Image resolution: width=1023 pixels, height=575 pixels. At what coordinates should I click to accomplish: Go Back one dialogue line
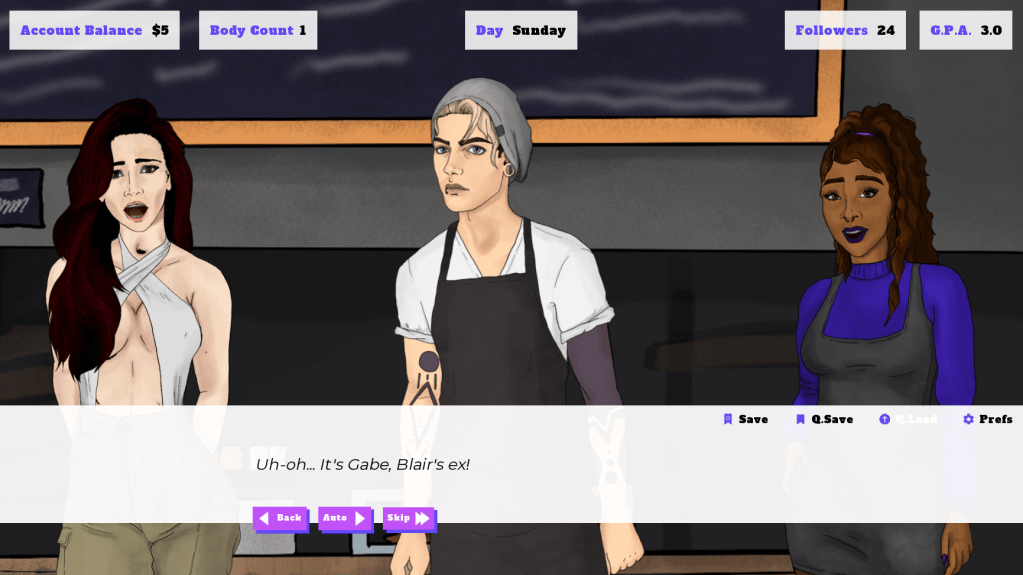click(x=280, y=518)
